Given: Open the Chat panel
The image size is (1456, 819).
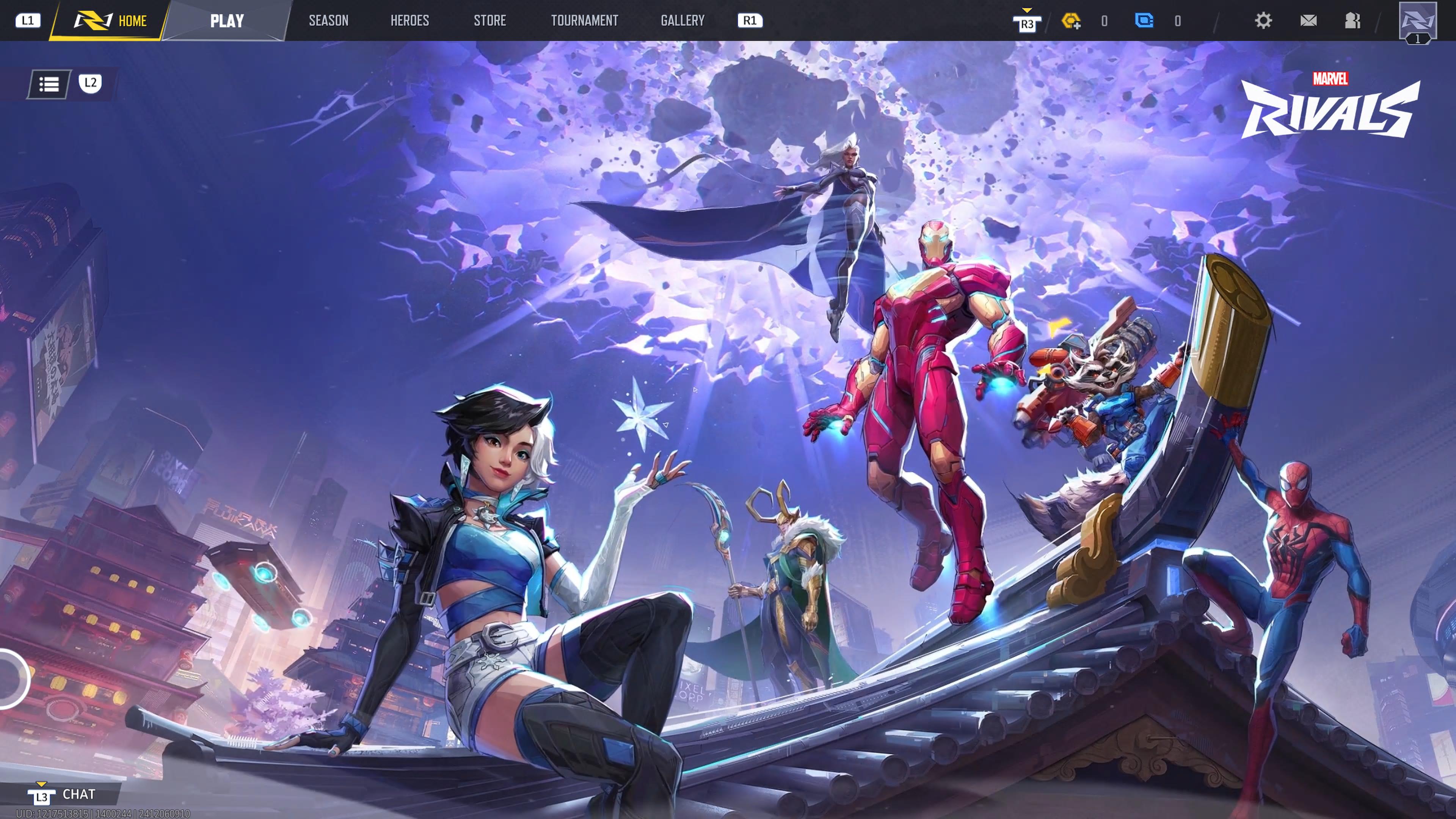Looking at the screenshot, I should tap(78, 794).
